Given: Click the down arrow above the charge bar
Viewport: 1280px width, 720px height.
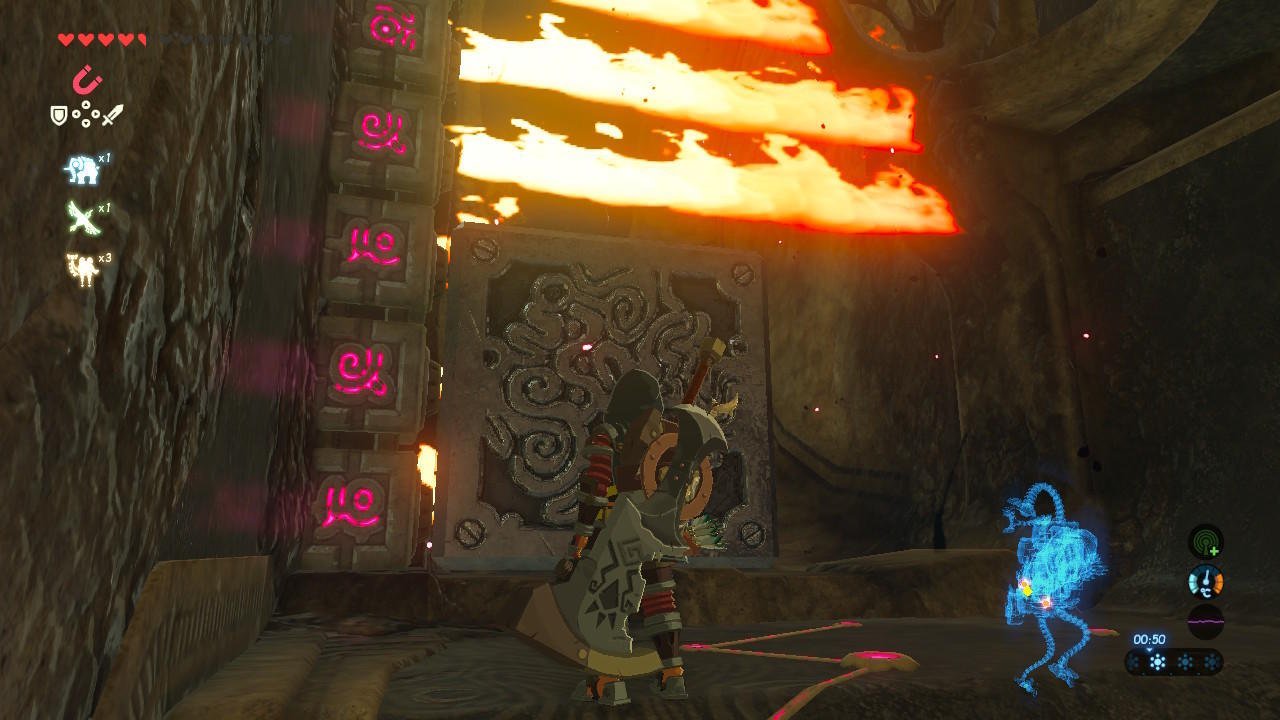Looking at the screenshot, I should tap(1150, 650).
